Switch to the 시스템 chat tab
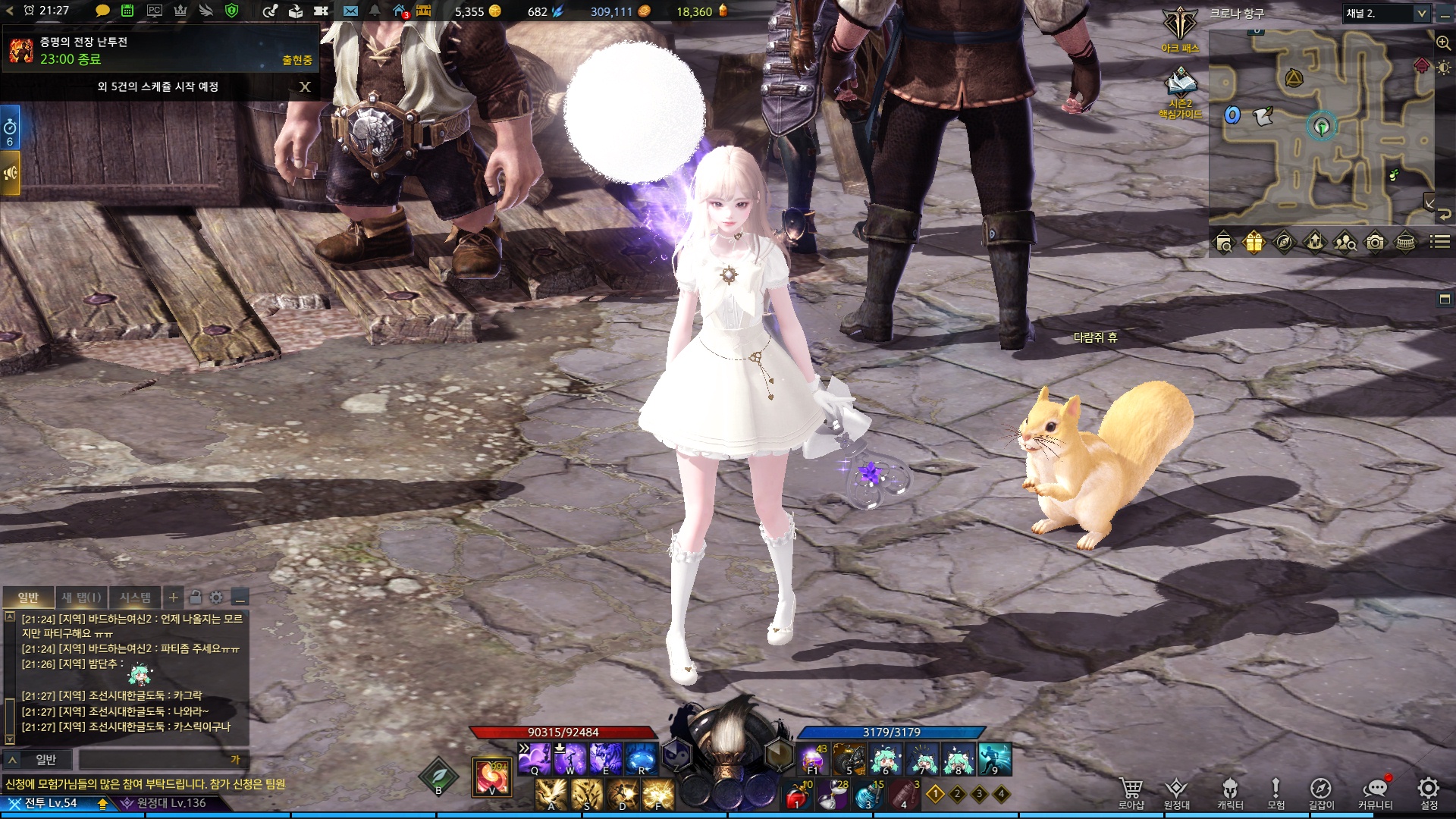The width and height of the screenshot is (1456, 819). tap(136, 598)
